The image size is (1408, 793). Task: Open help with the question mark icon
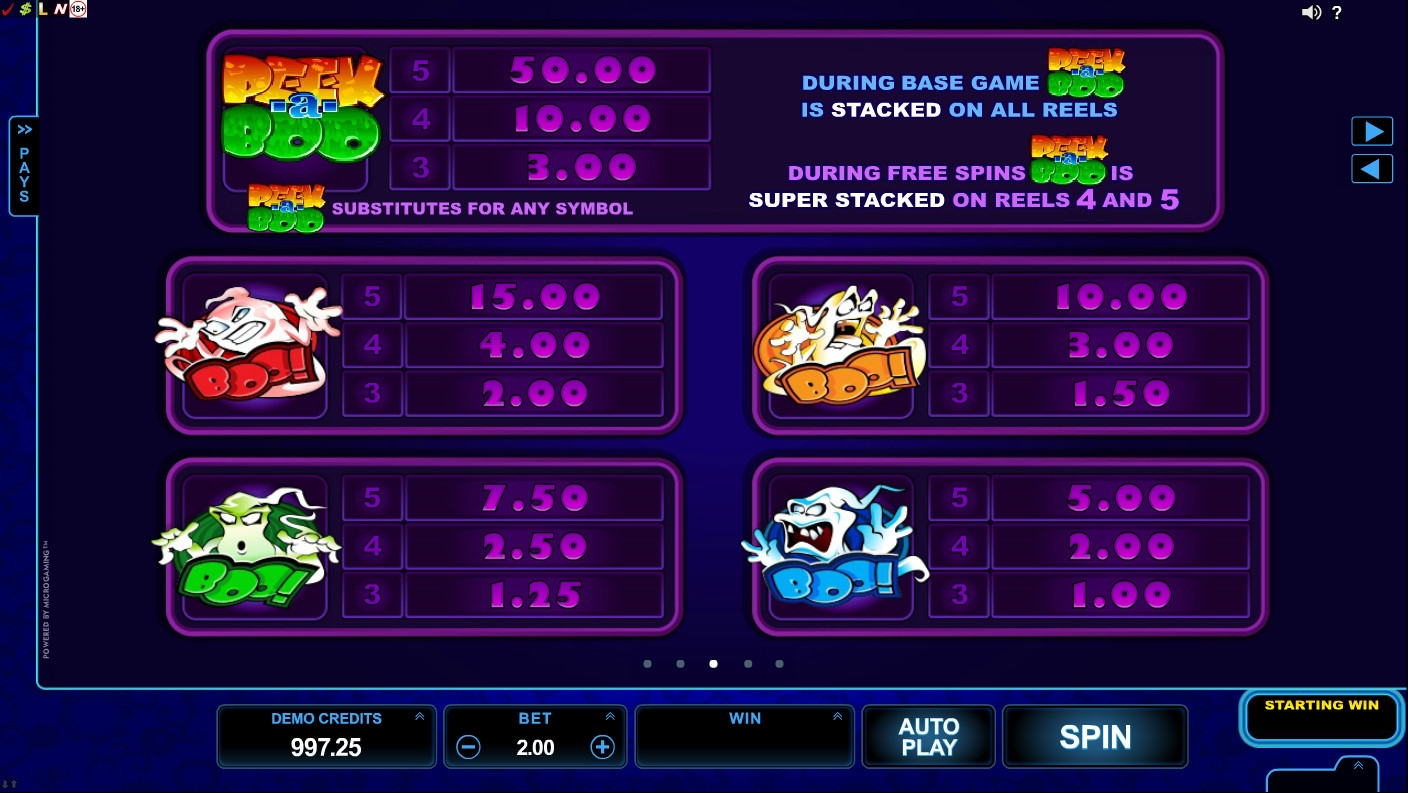pos(1337,13)
